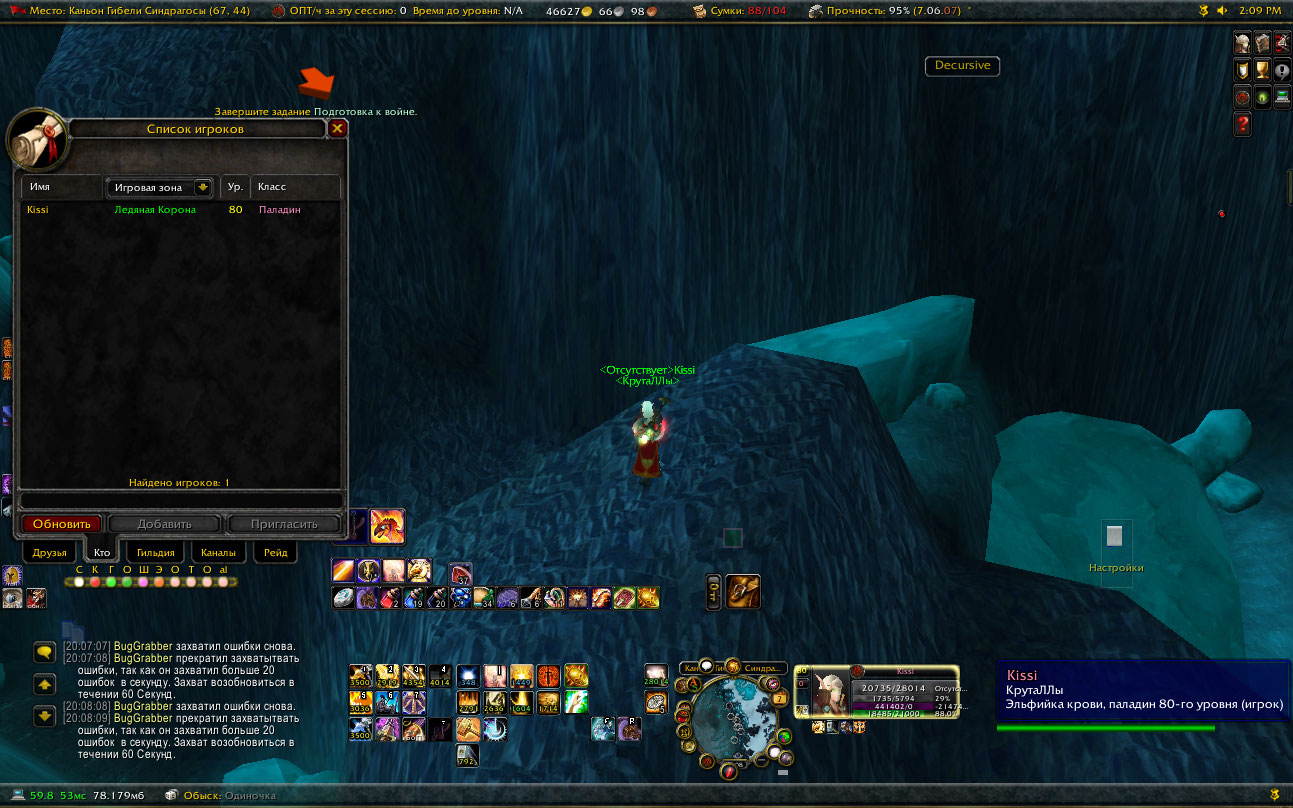This screenshot has height=808, width=1293.
Task: Open the Гильдия tab
Action: coord(155,552)
